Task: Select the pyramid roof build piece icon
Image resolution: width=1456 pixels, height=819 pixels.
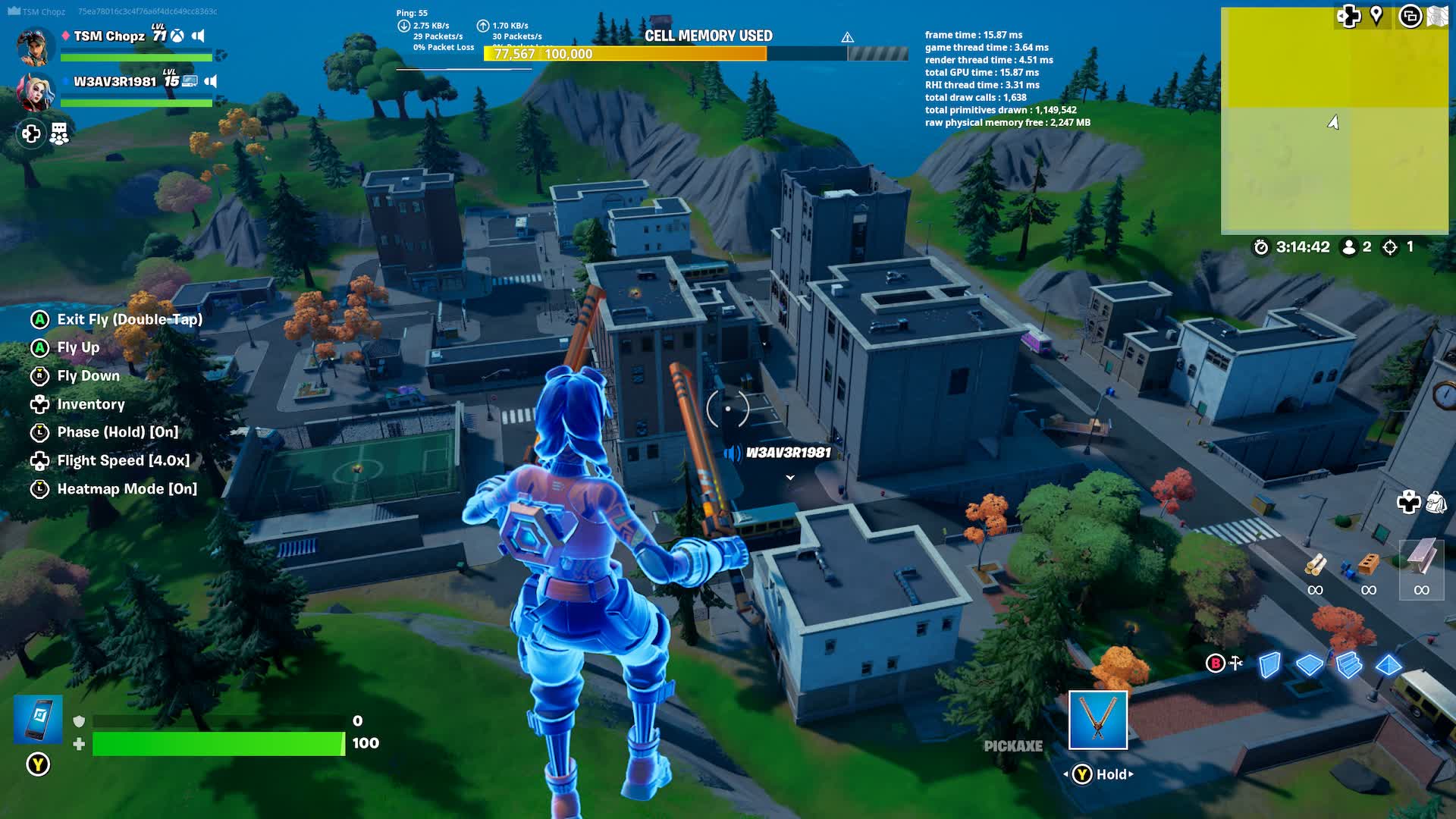Action: click(1389, 665)
